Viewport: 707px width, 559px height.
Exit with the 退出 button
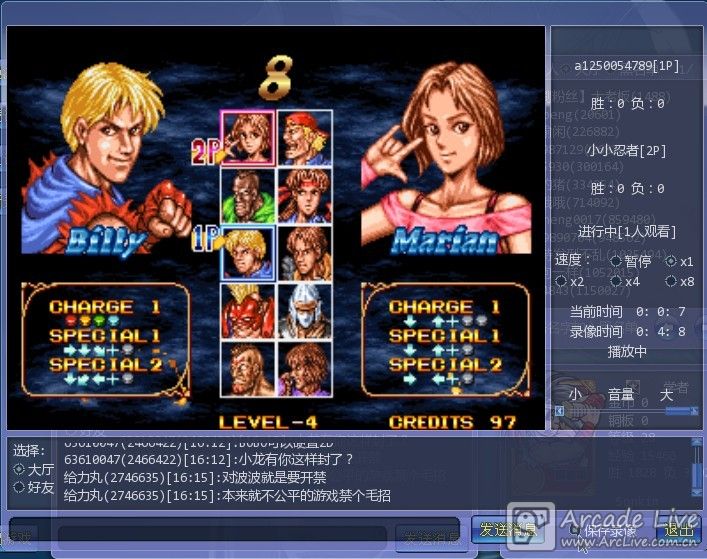click(677, 530)
